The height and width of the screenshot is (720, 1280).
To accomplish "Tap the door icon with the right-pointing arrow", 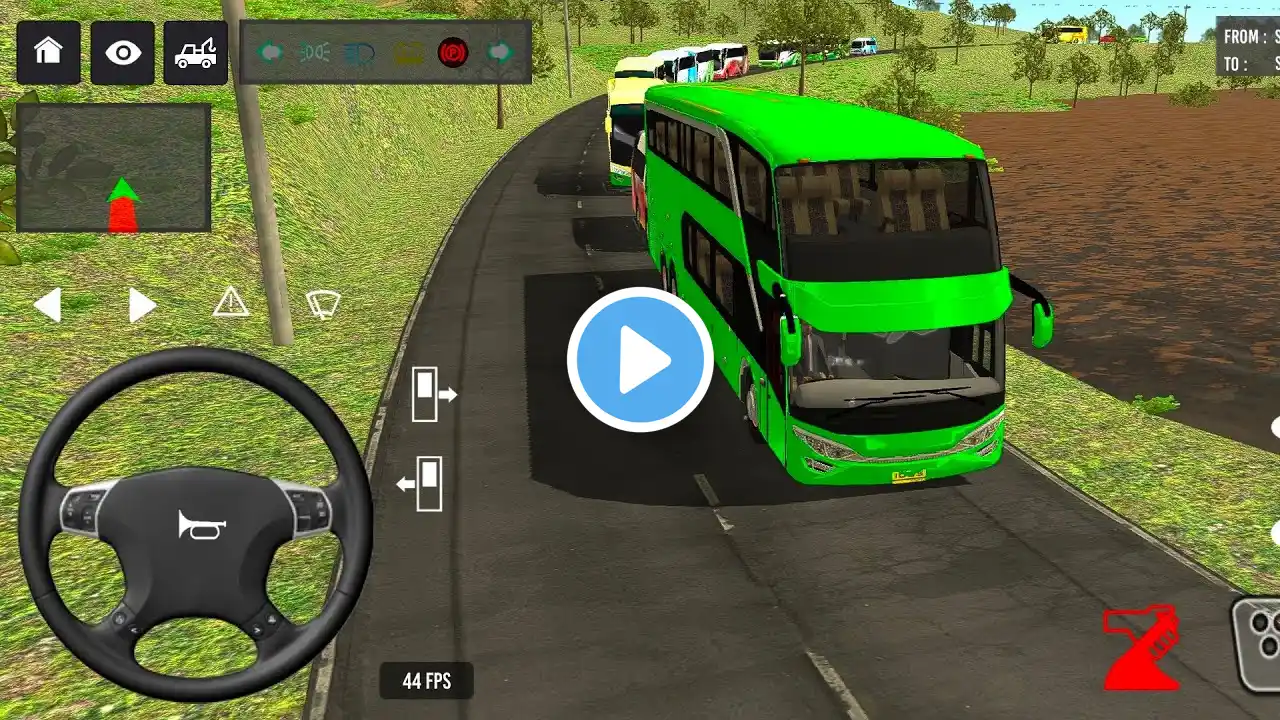I will click(x=433, y=393).
